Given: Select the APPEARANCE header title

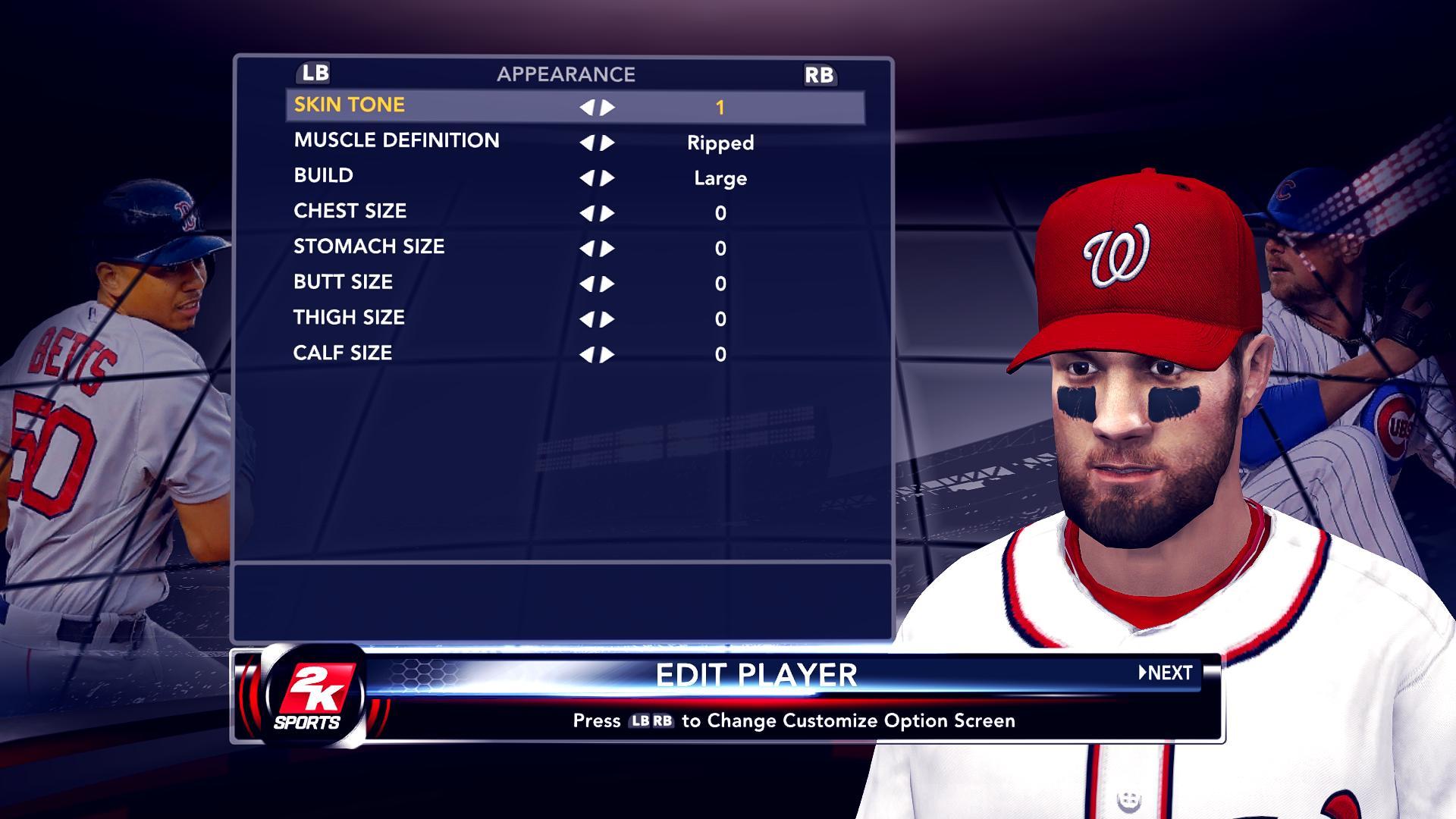Looking at the screenshot, I should pos(566,74).
